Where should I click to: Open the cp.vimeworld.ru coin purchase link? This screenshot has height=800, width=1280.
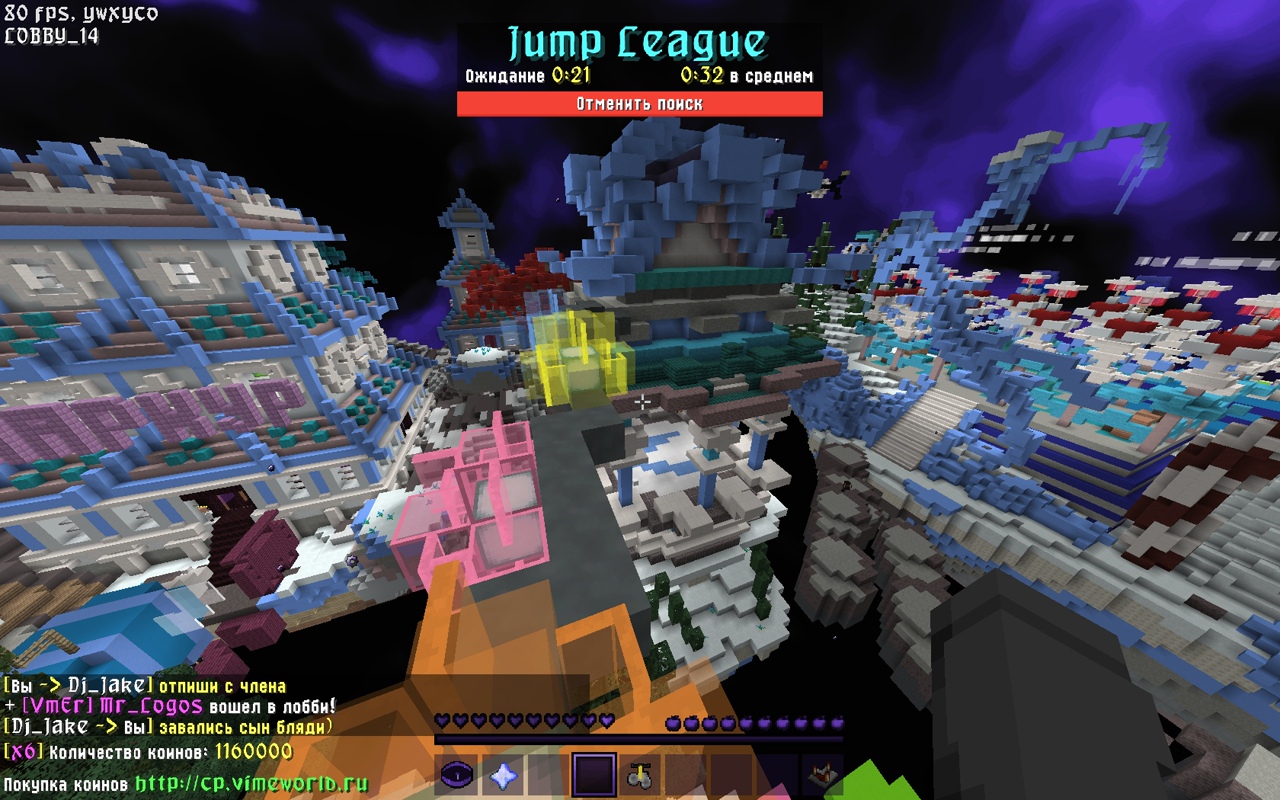pyautogui.click(x=251, y=784)
